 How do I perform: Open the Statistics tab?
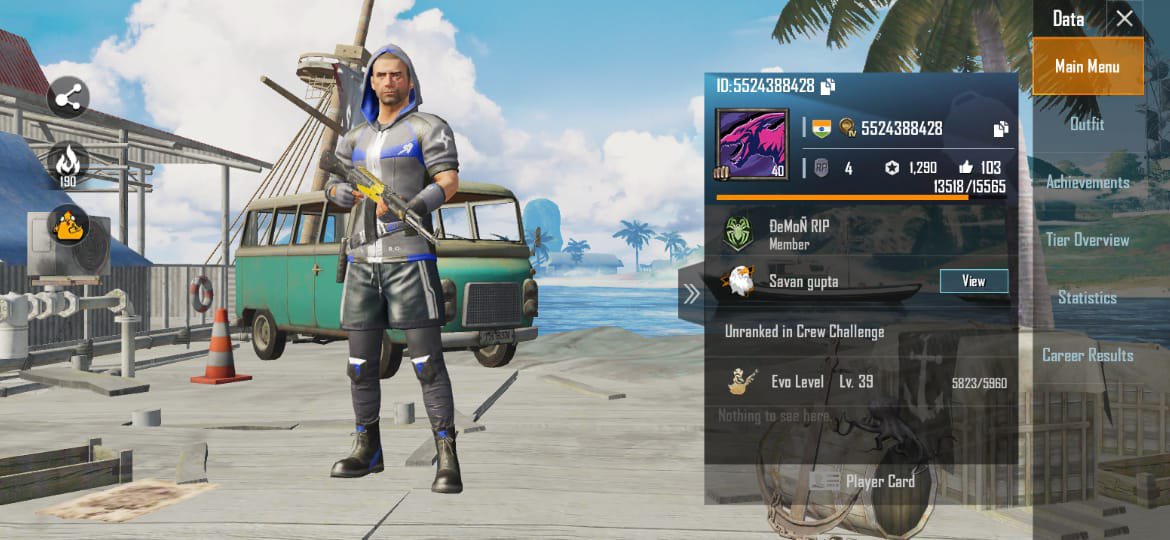point(1087,298)
